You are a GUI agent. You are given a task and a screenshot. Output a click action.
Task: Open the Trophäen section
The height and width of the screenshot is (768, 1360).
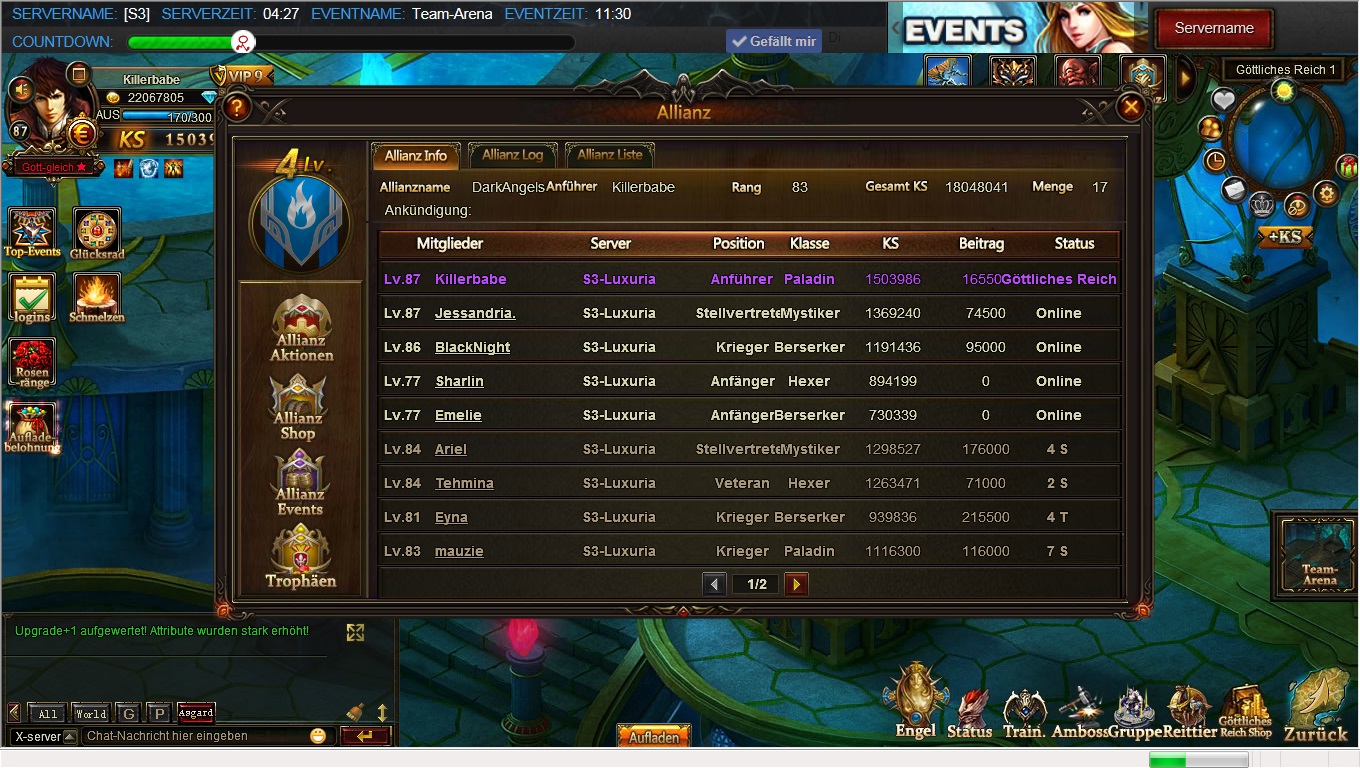(300, 557)
